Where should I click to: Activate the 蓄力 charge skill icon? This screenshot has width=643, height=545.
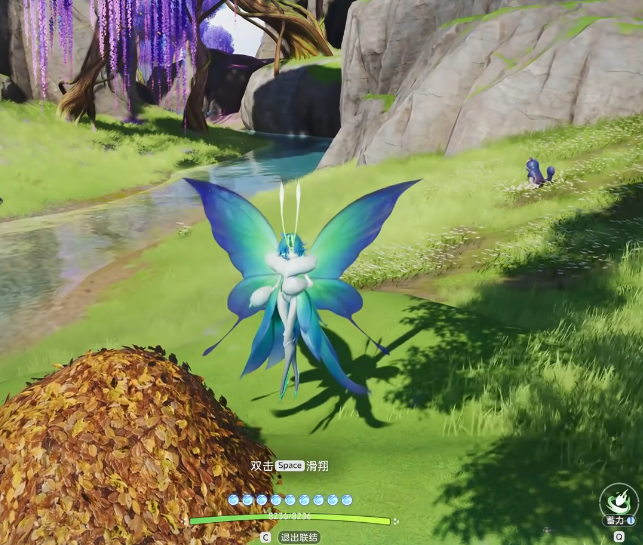click(618, 498)
